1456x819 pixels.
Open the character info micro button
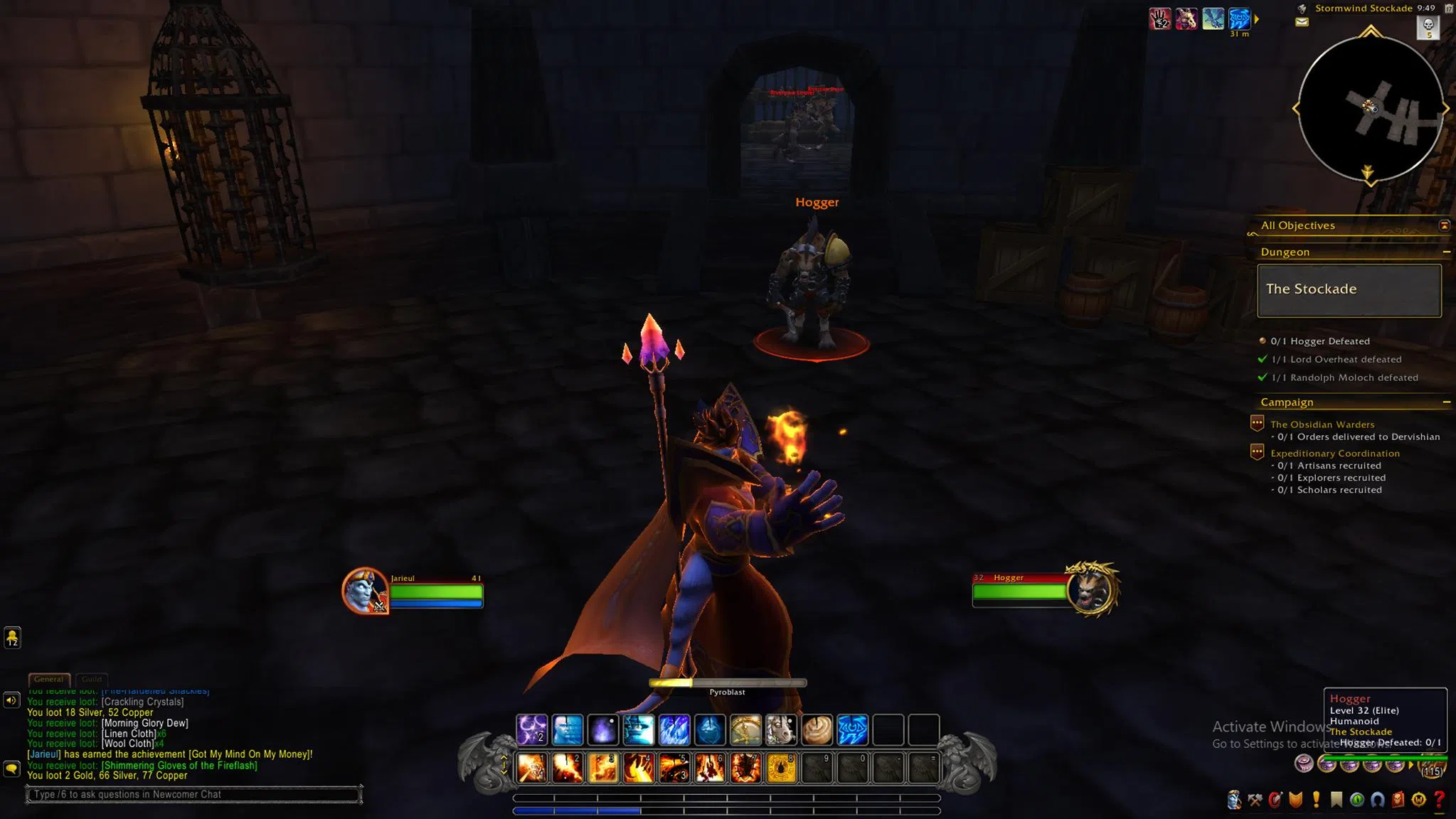pos(1234,801)
